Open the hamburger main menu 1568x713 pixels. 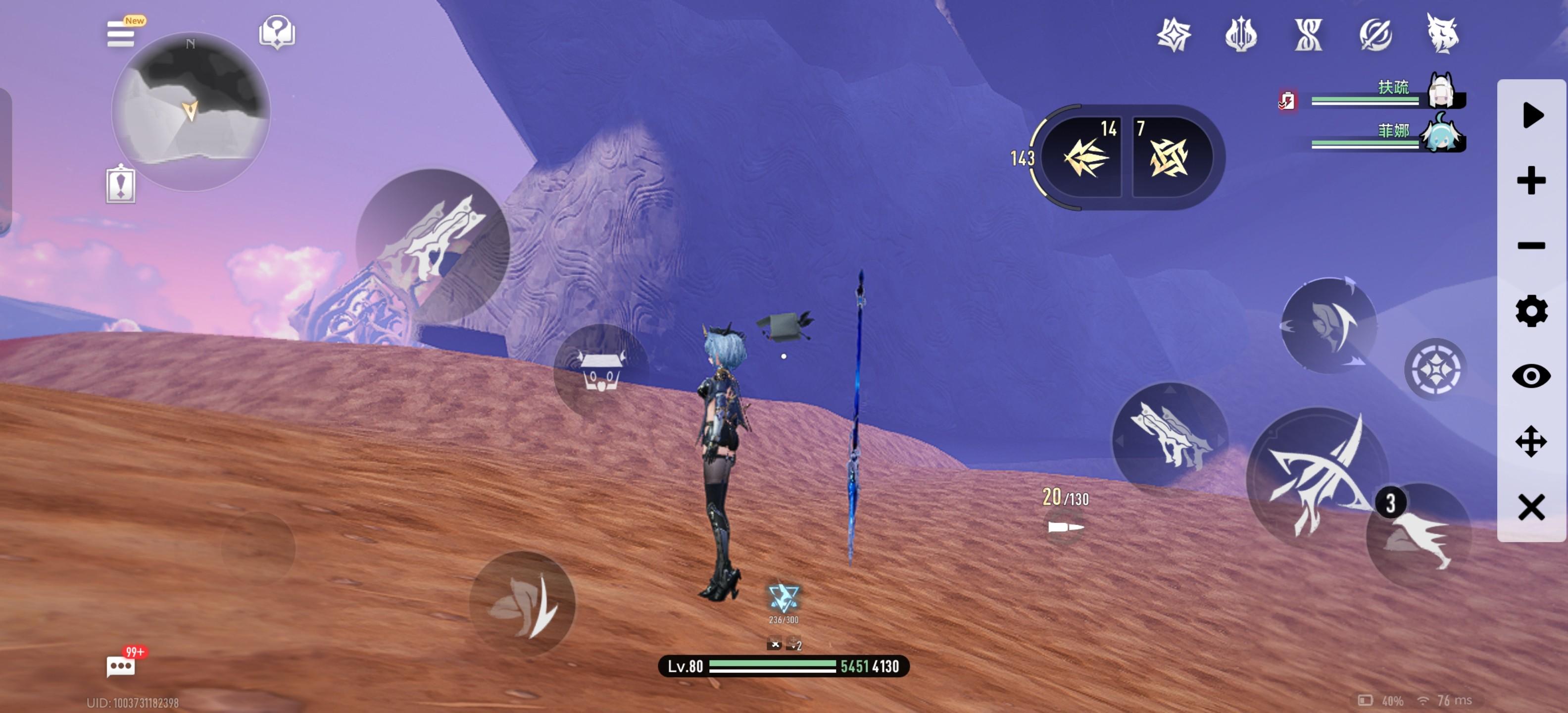point(121,34)
